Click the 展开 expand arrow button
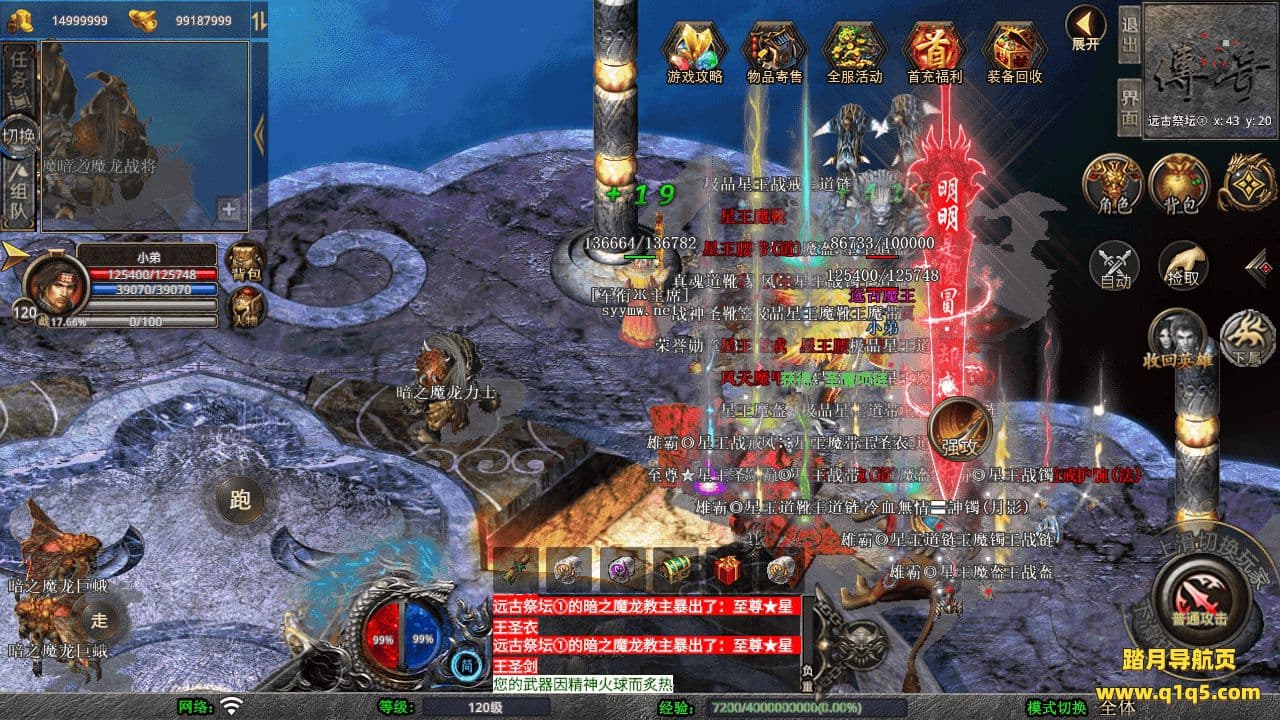This screenshot has width=1280, height=720. (1085, 25)
